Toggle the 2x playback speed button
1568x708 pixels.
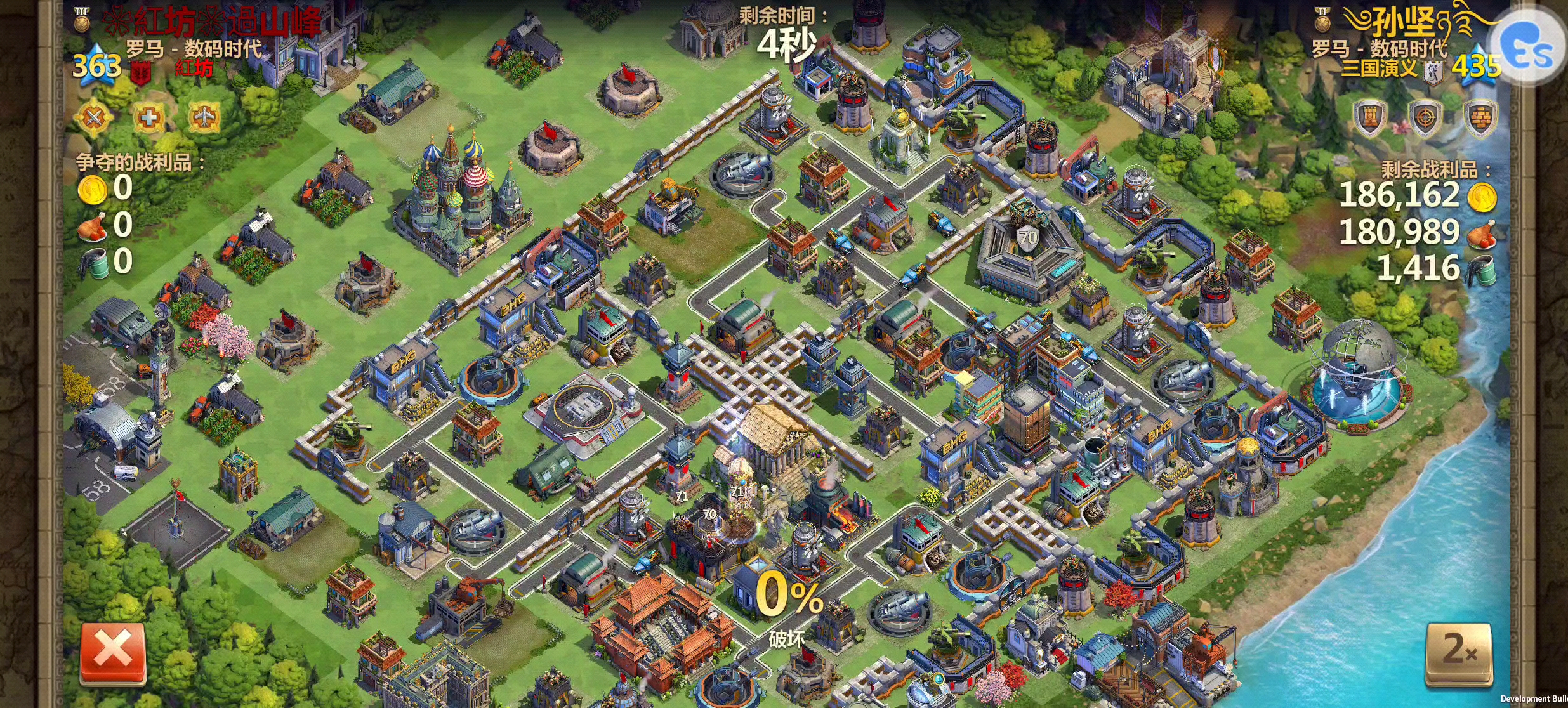[x=1458, y=655]
